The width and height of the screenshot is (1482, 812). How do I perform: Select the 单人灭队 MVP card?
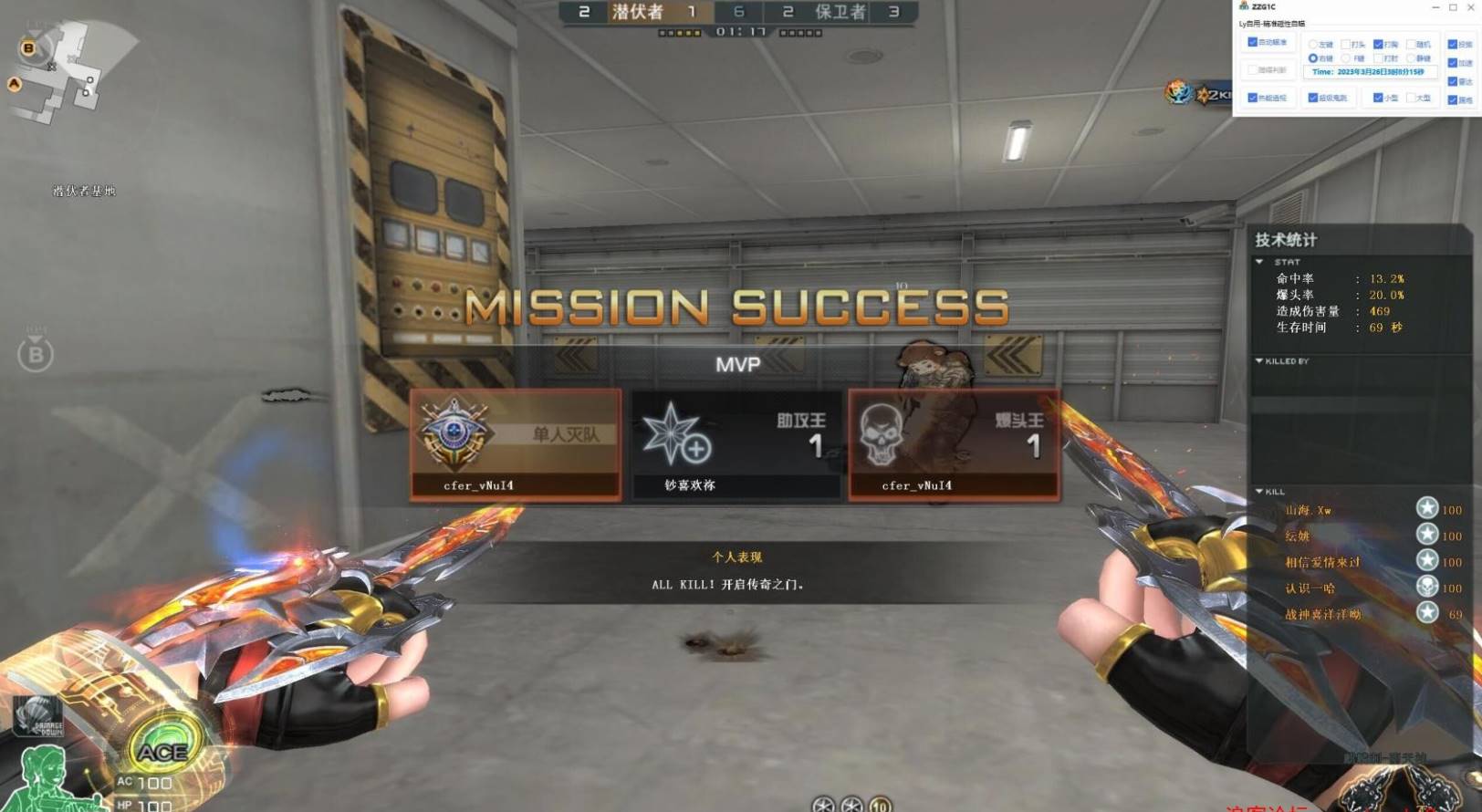point(516,445)
